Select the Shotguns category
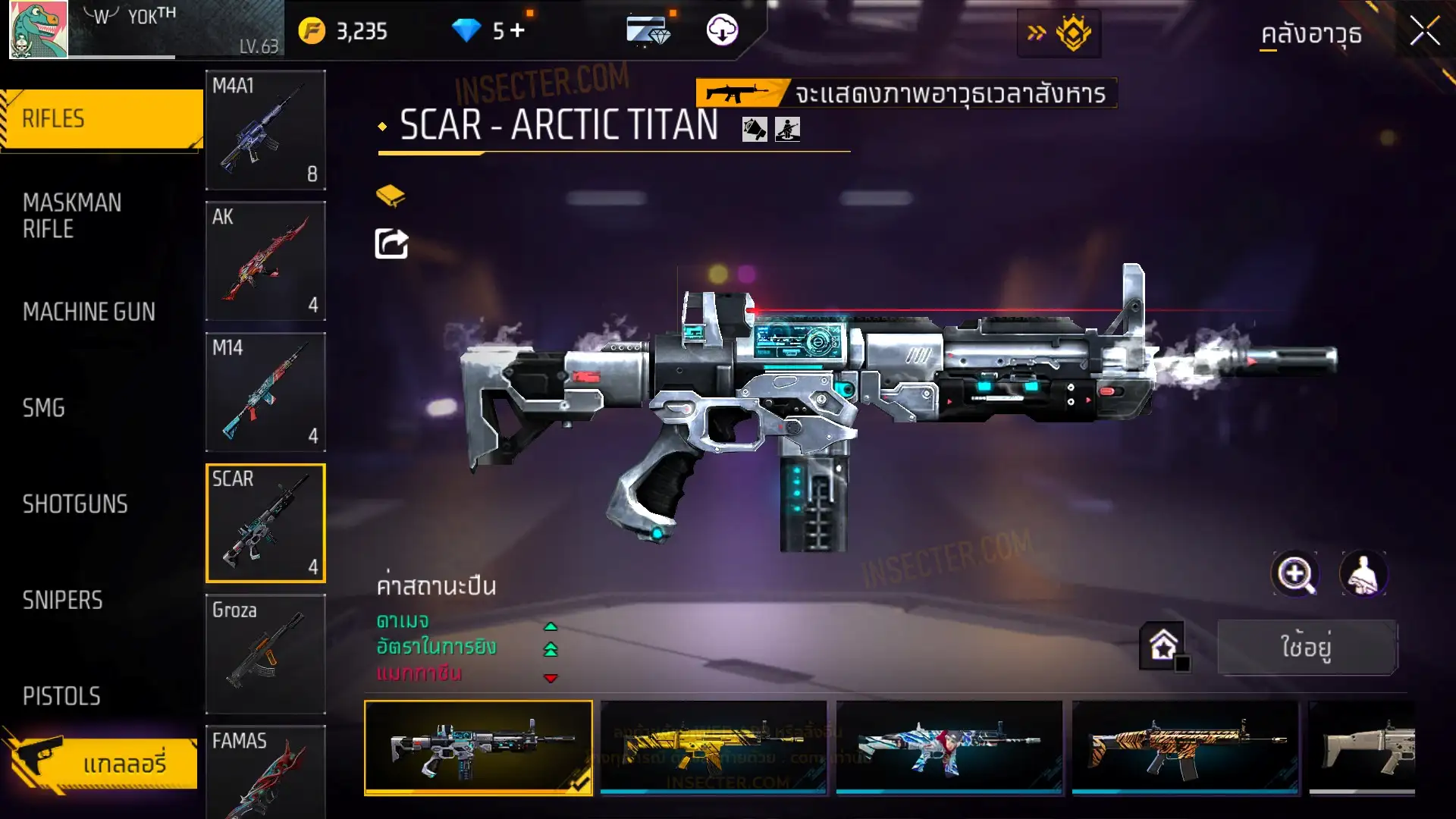1456x819 pixels. click(x=75, y=504)
